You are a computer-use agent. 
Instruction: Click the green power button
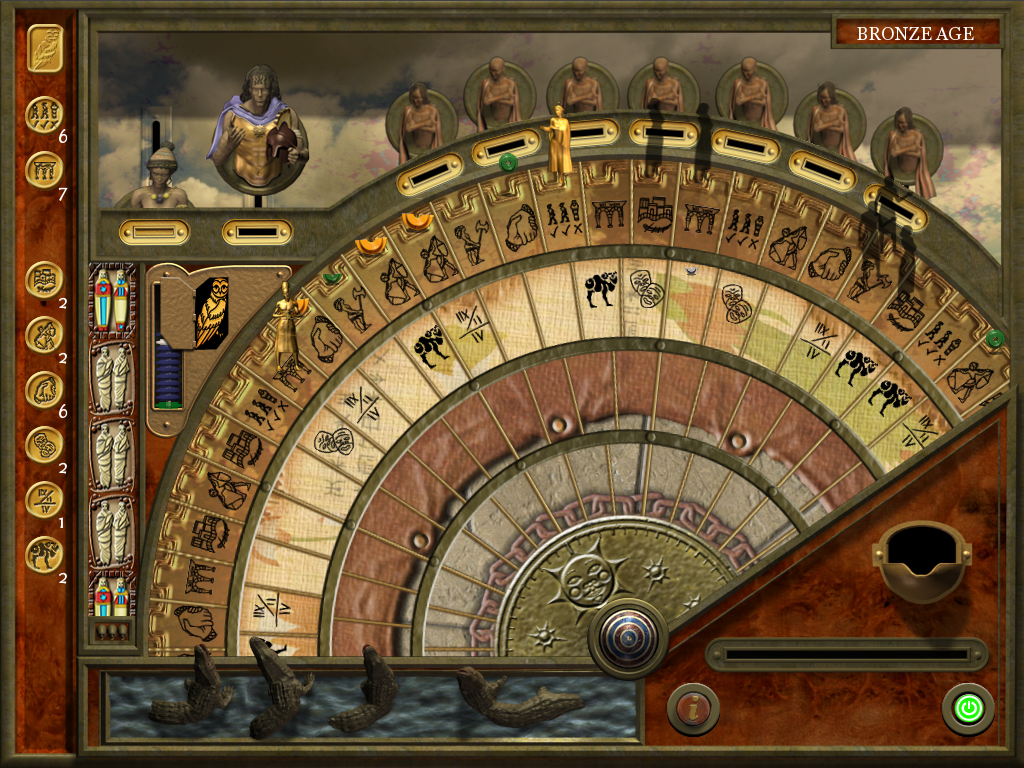[968, 709]
